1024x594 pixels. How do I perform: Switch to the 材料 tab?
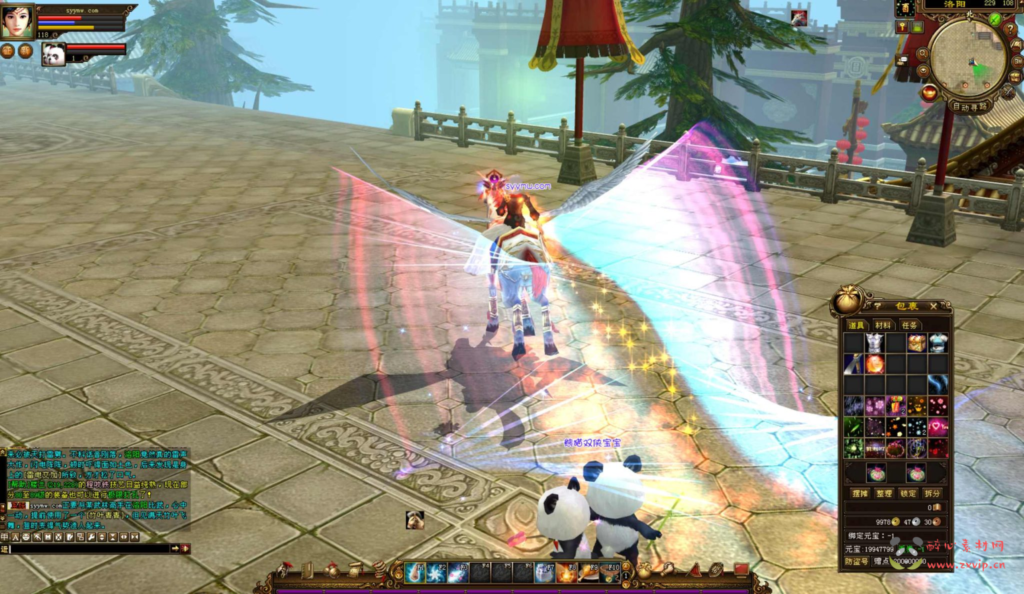(883, 324)
